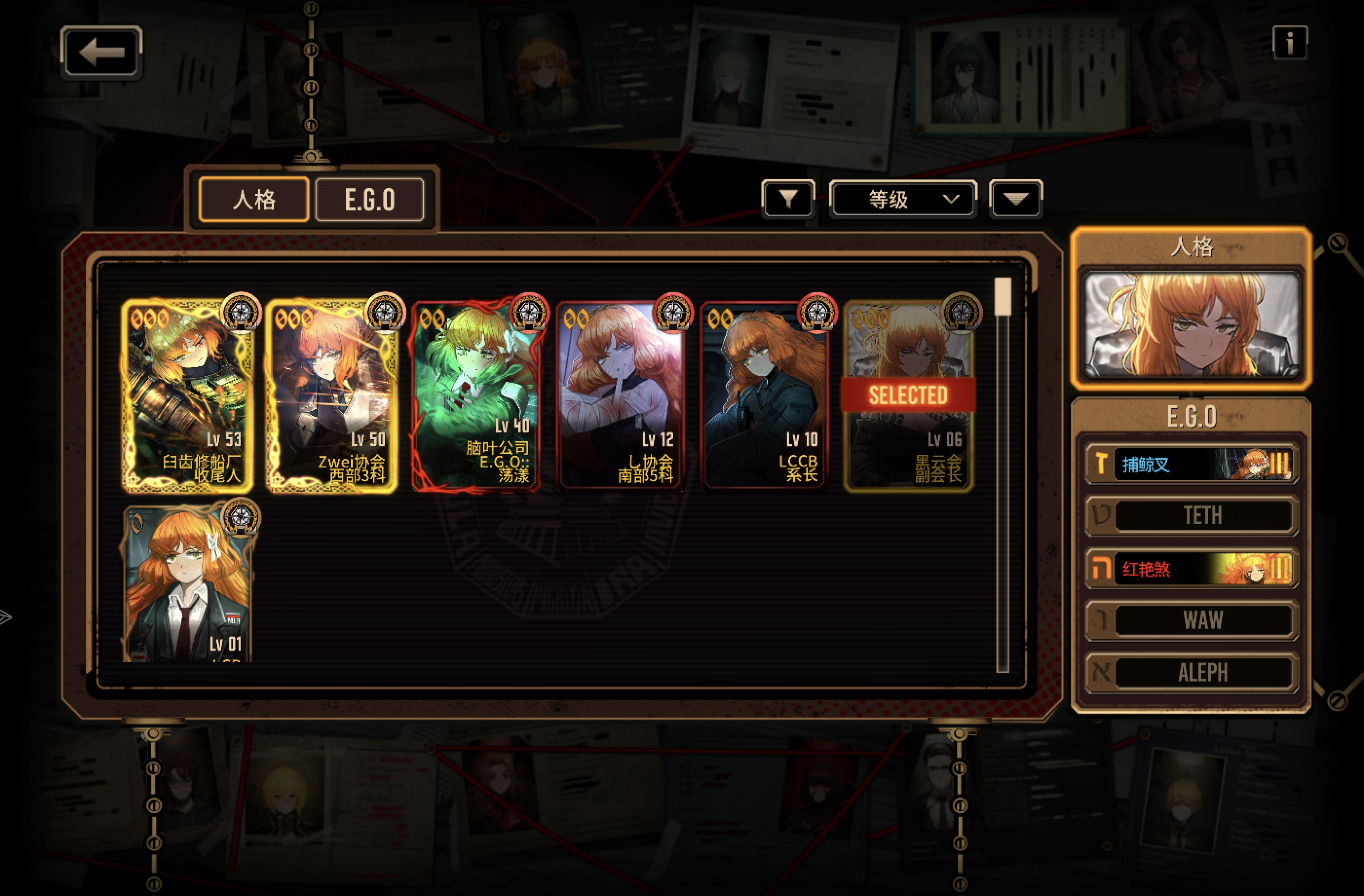
Task: Choose the Lv 10 LCCB 系长 card
Action: 765,395
